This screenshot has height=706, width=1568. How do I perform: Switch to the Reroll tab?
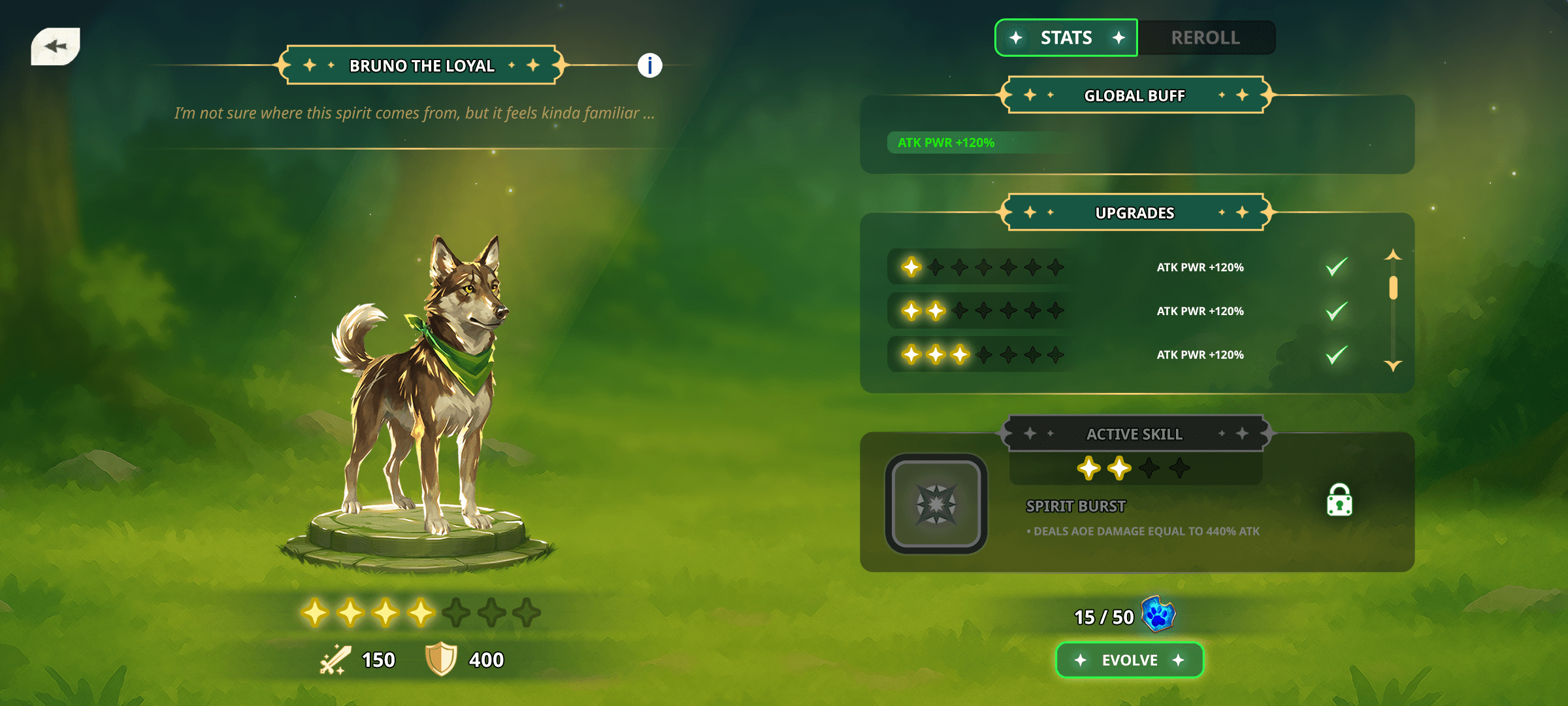tap(1206, 37)
